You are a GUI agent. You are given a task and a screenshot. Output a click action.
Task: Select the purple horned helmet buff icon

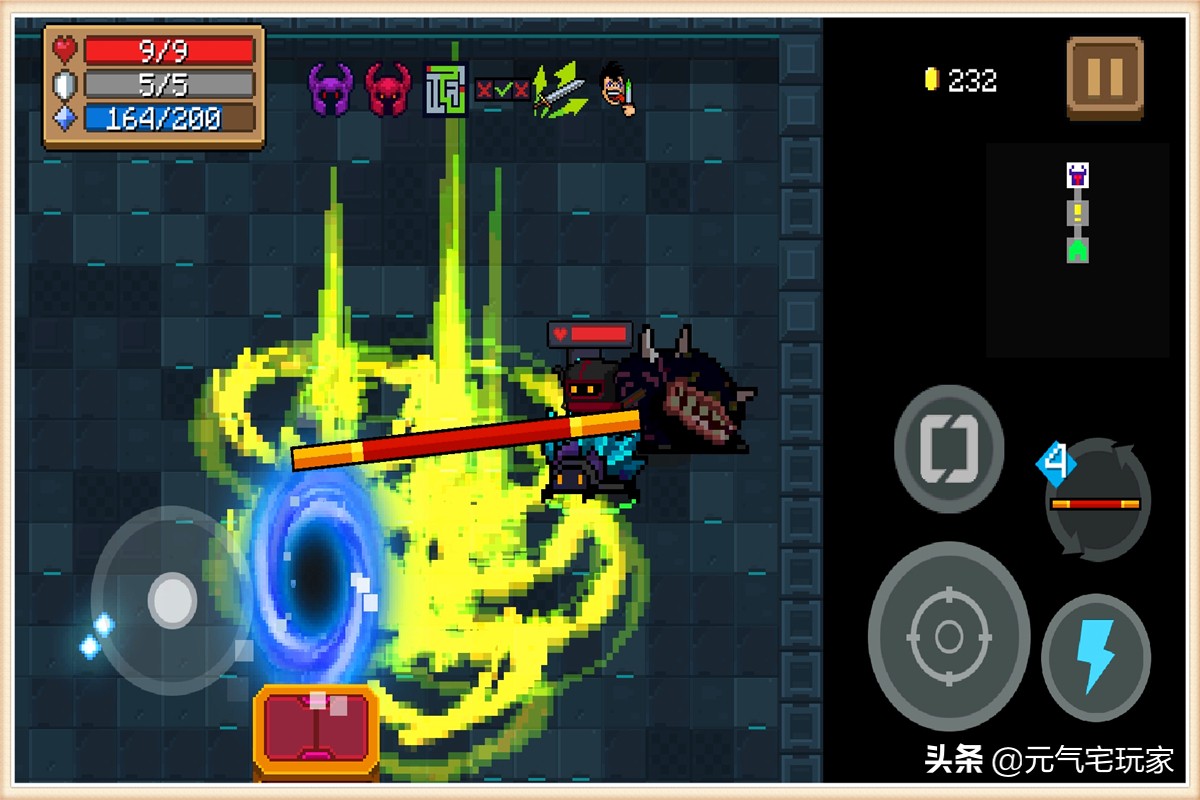[330, 90]
